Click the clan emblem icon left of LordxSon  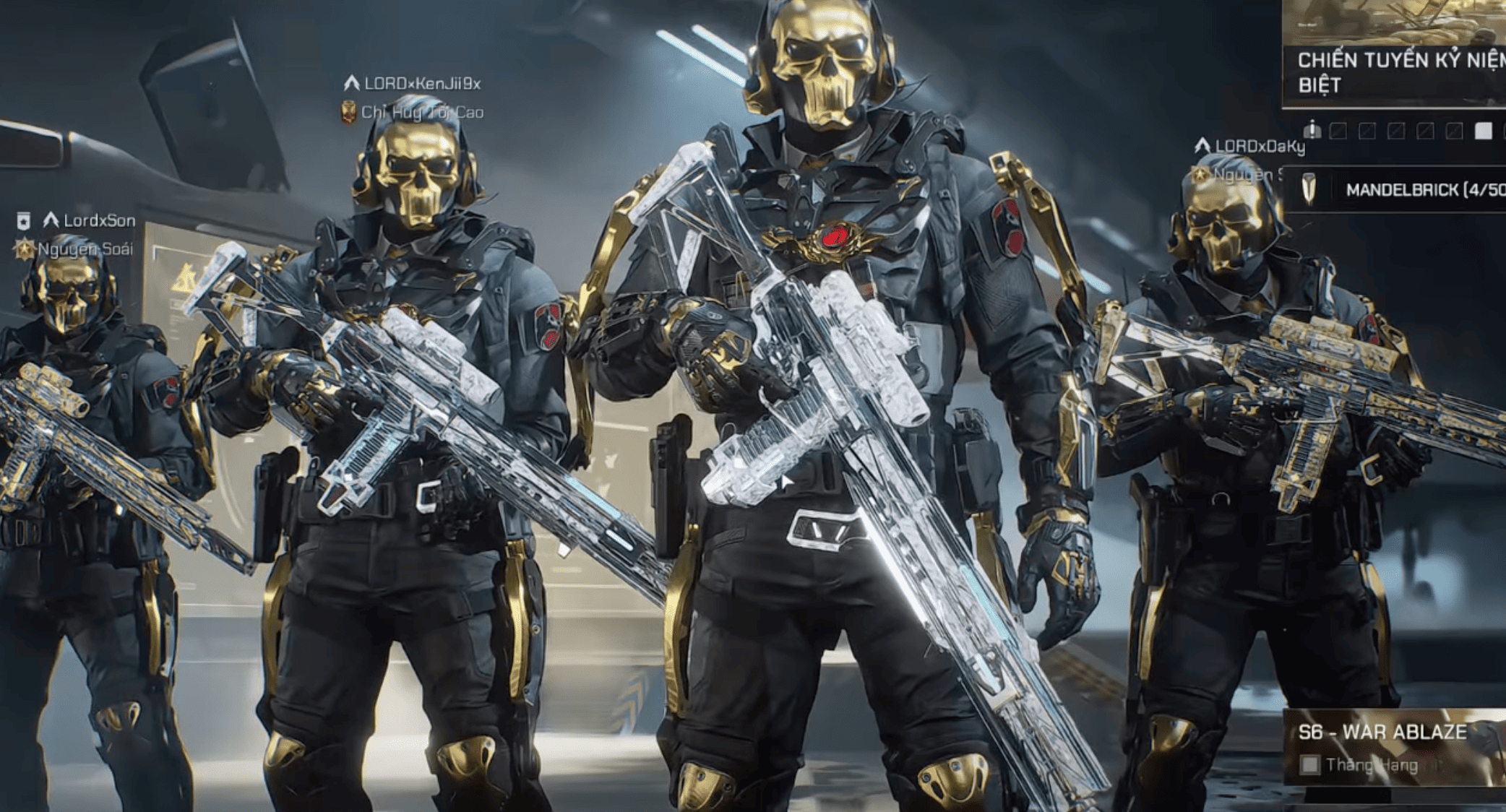coord(23,221)
